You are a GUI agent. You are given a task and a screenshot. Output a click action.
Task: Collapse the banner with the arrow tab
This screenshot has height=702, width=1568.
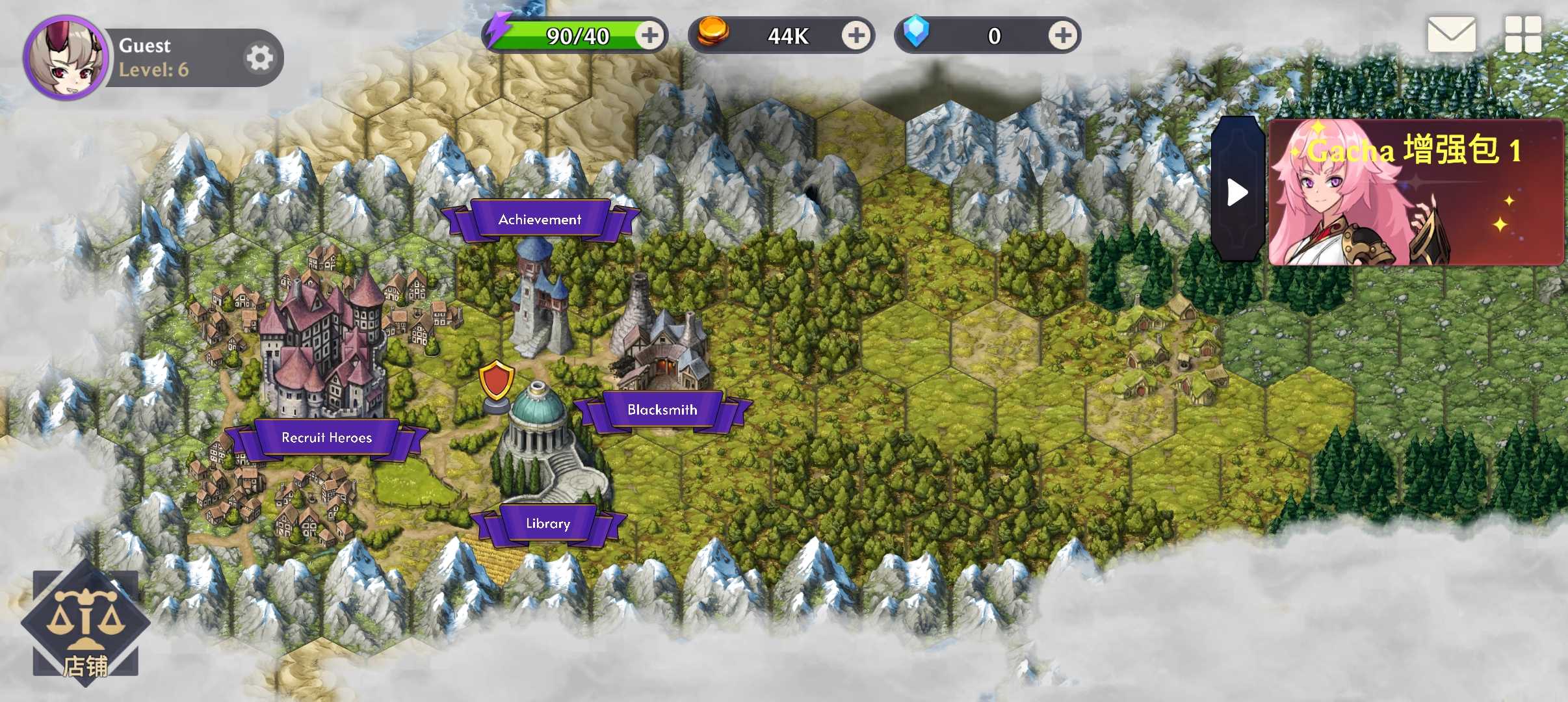click(1236, 192)
